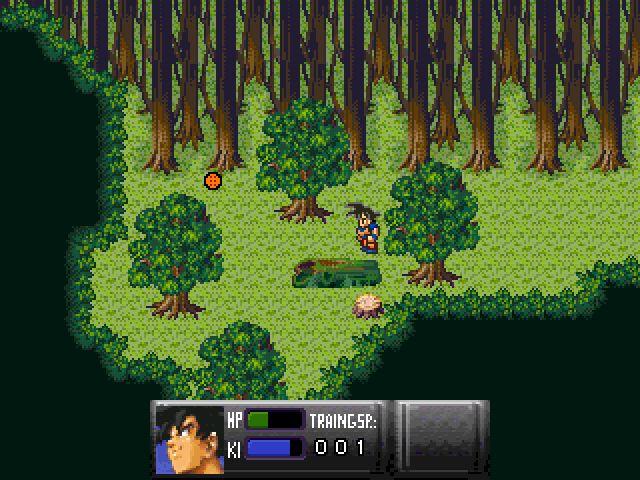Select the empty stone panel beside the stats
This screenshot has width=640, height=480.
tap(443, 436)
